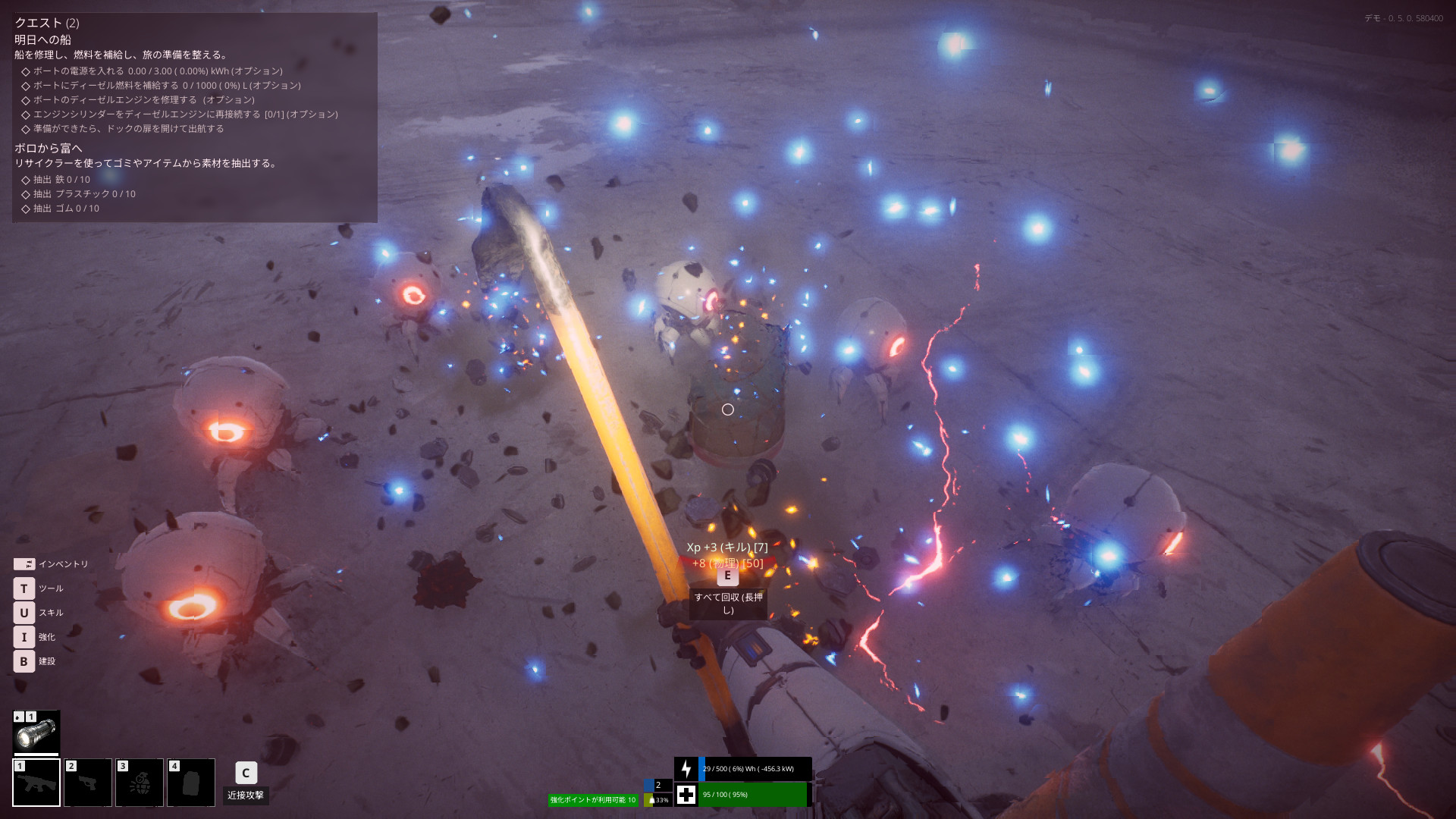Choose the pistol slot numbered 2
The width and height of the screenshot is (1456, 819).
(88, 783)
